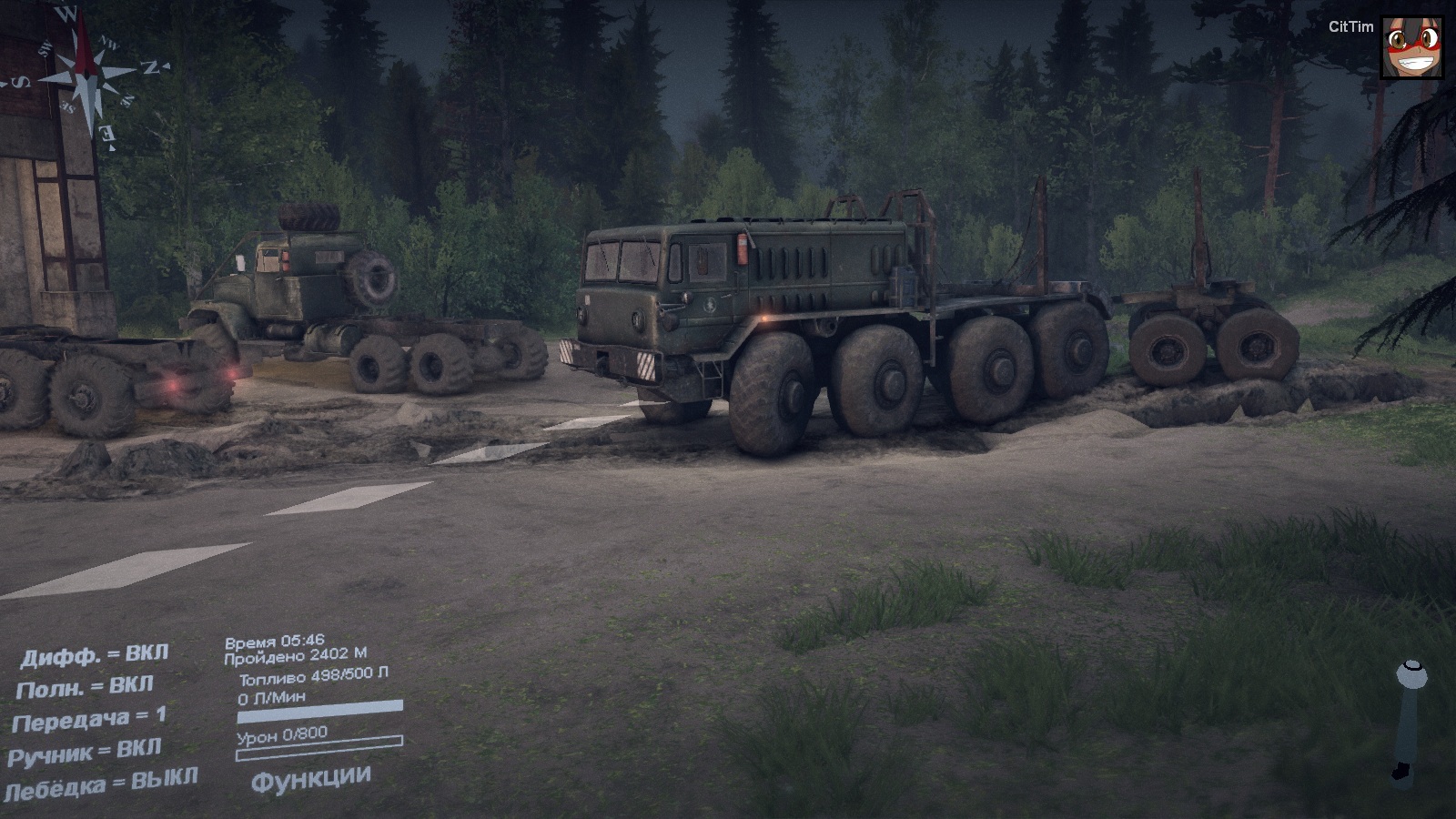Toggle the Полн. all-wheel drive
This screenshot has height=819, width=1456.
coord(85,687)
